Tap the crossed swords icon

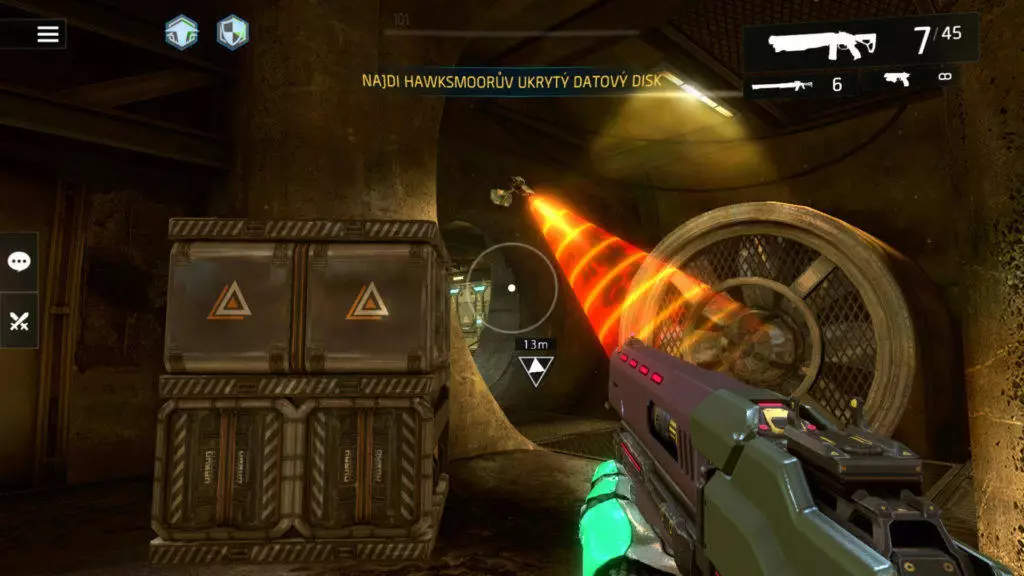click(x=19, y=321)
